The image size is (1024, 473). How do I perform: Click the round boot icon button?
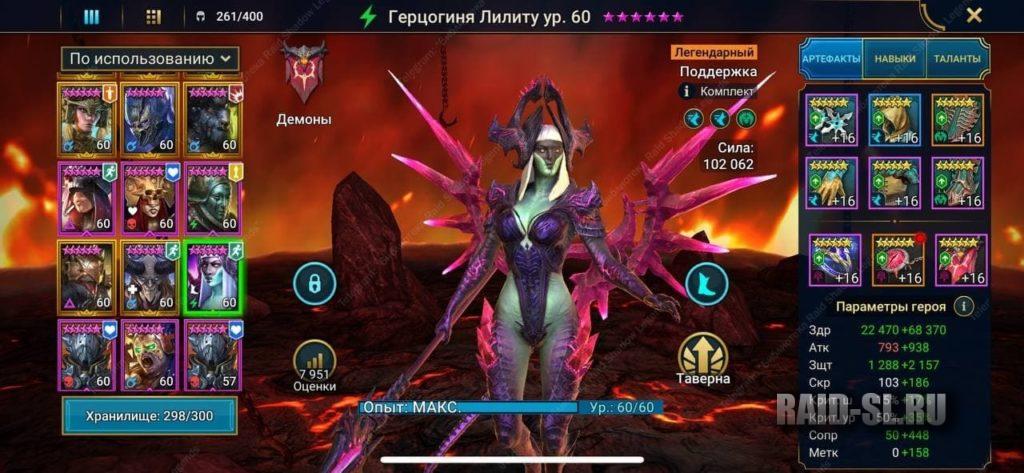pyautogui.click(x=707, y=283)
